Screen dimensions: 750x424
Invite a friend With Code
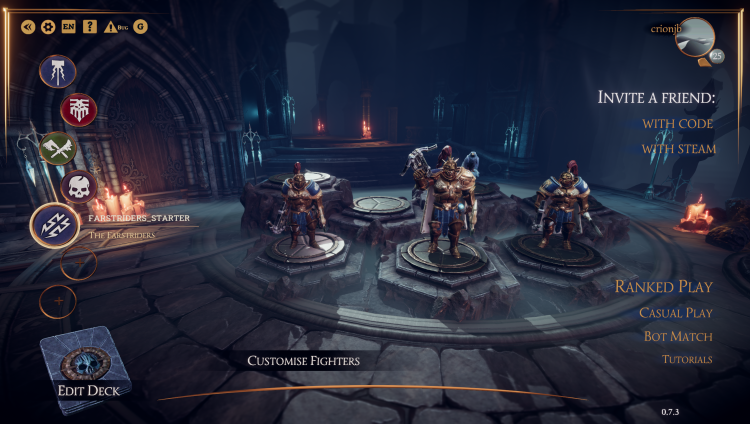click(x=677, y=123)
